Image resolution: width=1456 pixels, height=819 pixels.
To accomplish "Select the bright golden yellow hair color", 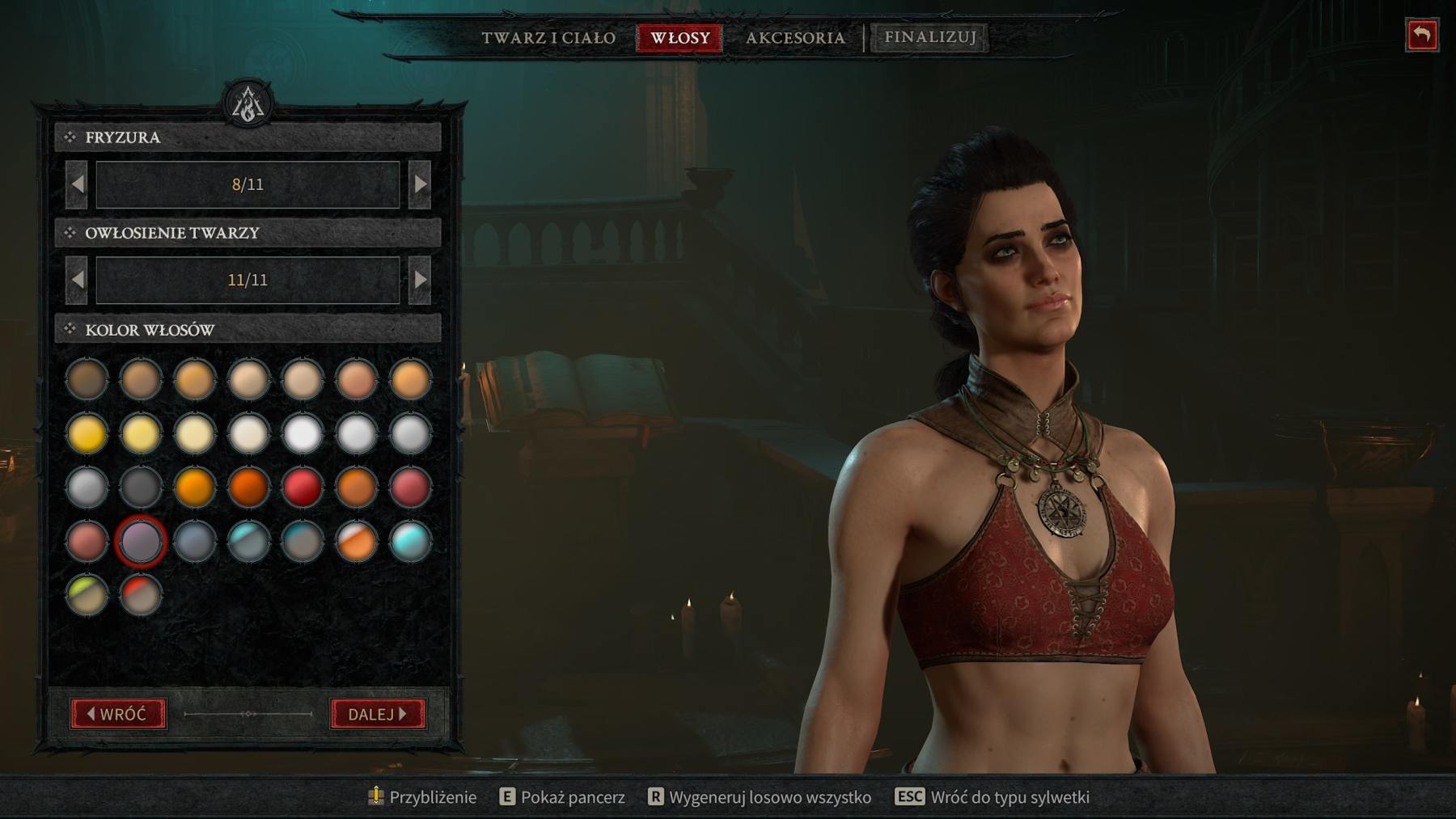I will [87, 433].
